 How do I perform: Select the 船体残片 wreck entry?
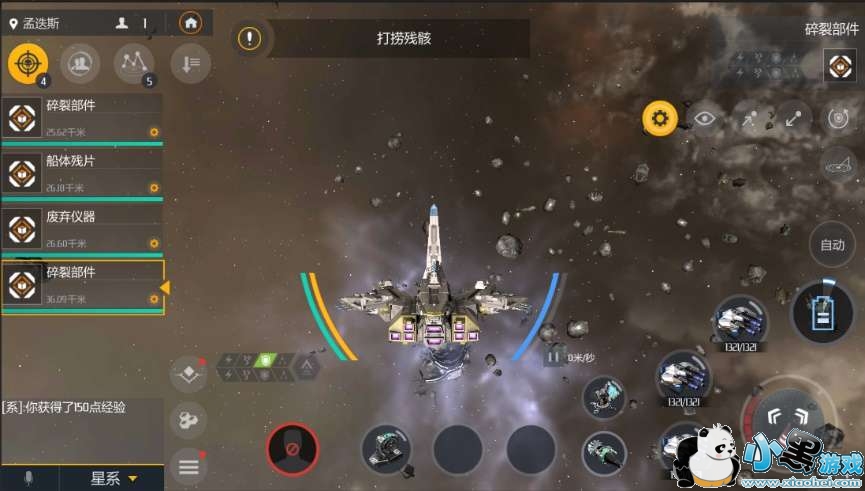83,173
